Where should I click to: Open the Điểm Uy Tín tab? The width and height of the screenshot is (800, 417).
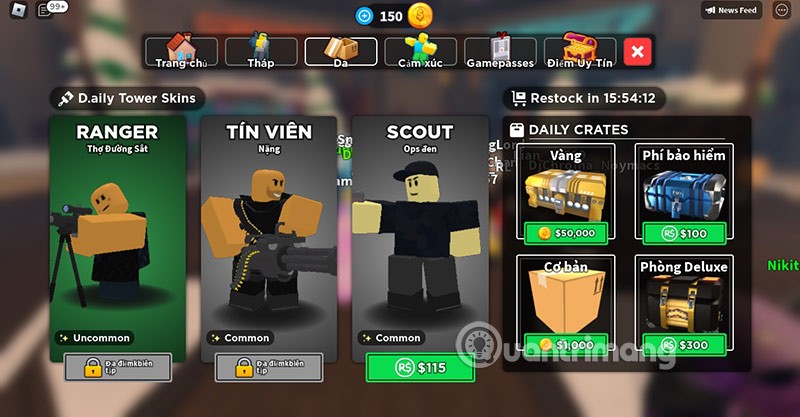point(580,51)
